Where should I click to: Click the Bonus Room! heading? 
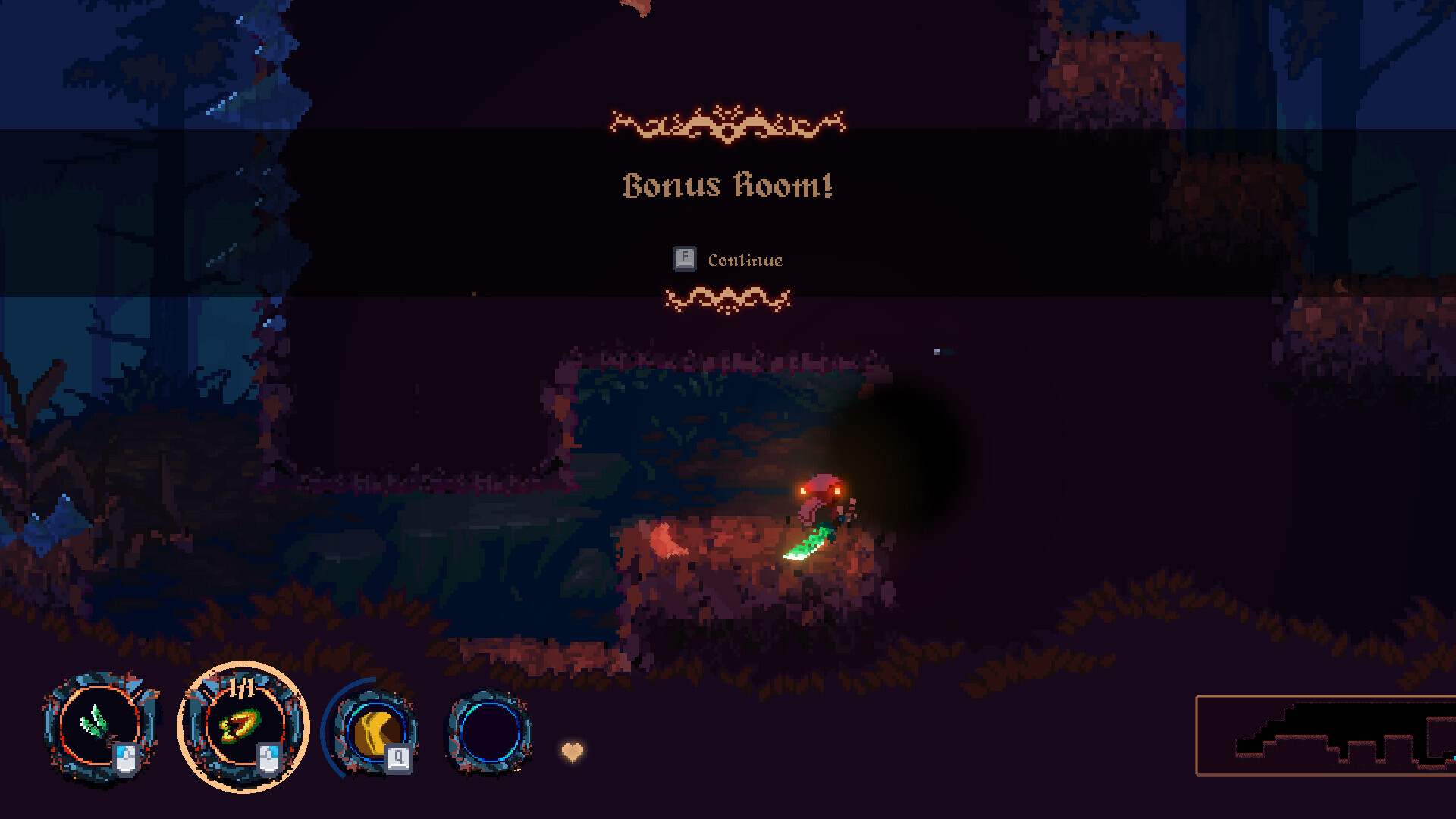point(727,184)
